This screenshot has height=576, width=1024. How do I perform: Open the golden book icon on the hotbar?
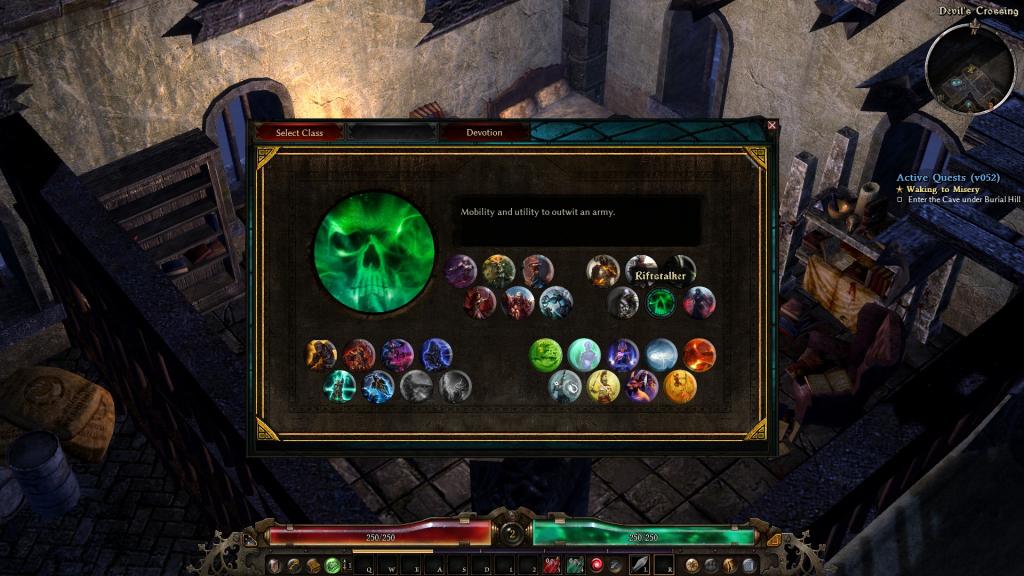[313, 566]
